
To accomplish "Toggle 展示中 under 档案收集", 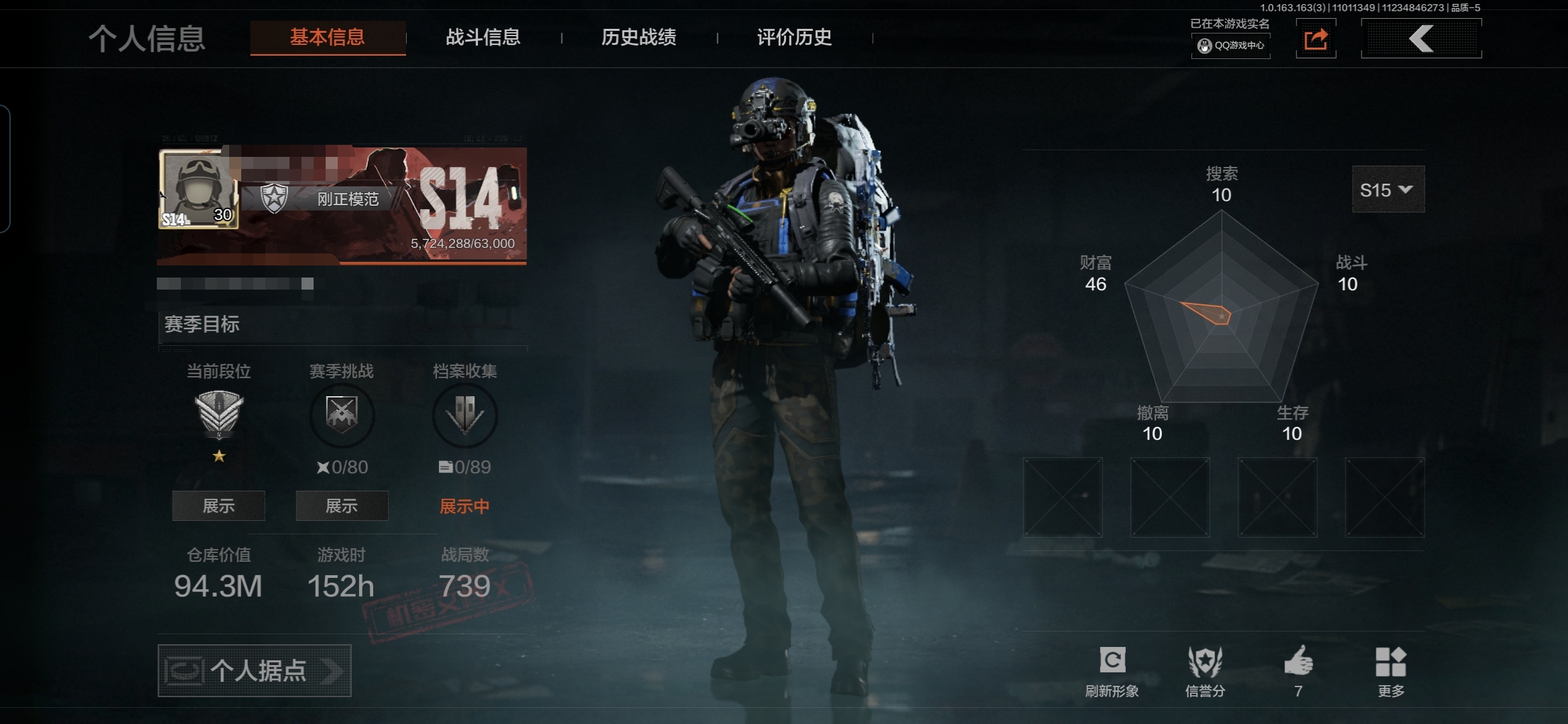I will pyautogui.click(x=464, y=506).
